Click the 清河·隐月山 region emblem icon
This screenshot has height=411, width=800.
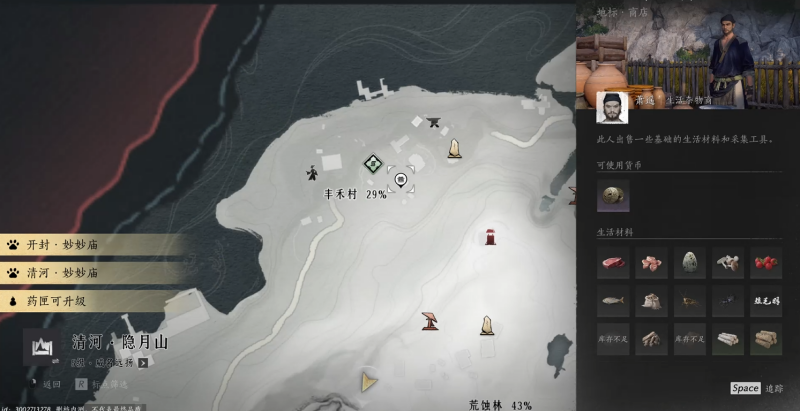click(42, 347)
